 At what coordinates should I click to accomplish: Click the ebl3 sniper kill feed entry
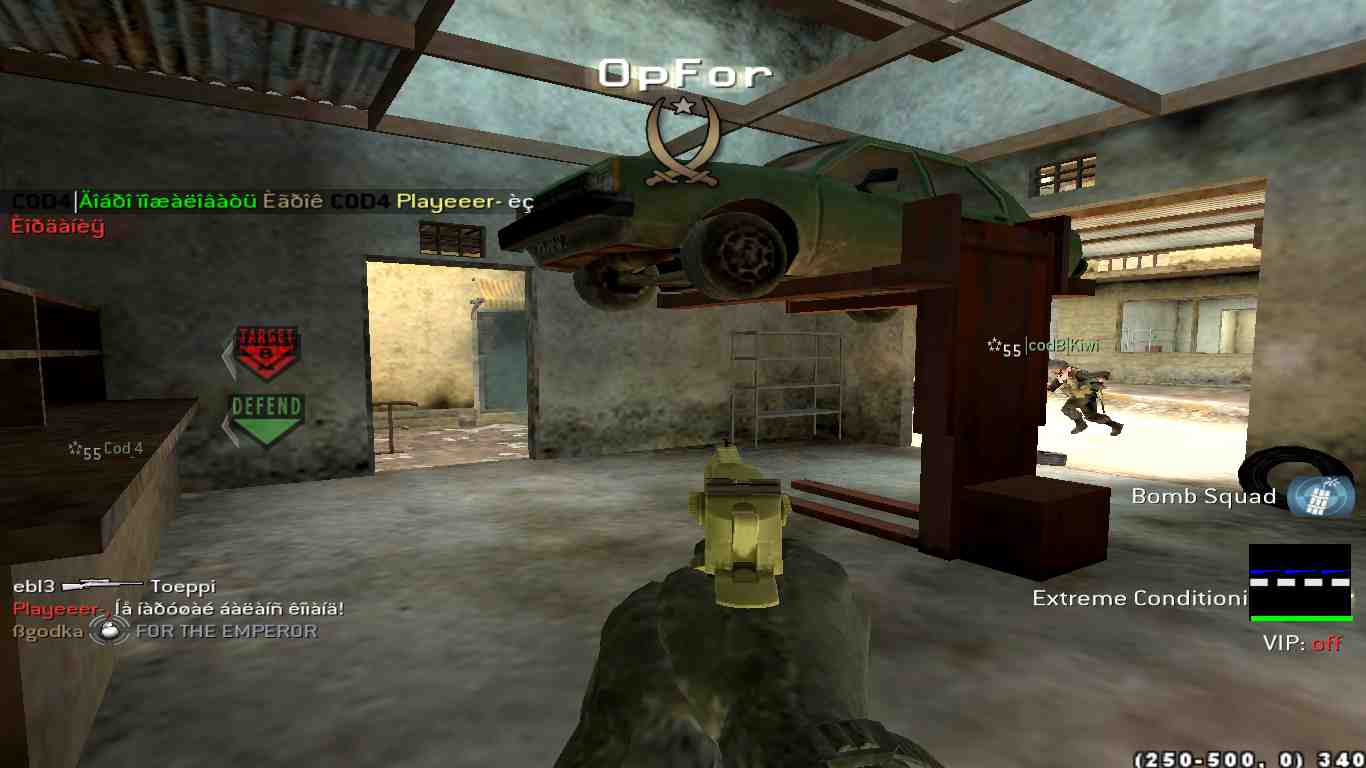click(114, 586)
